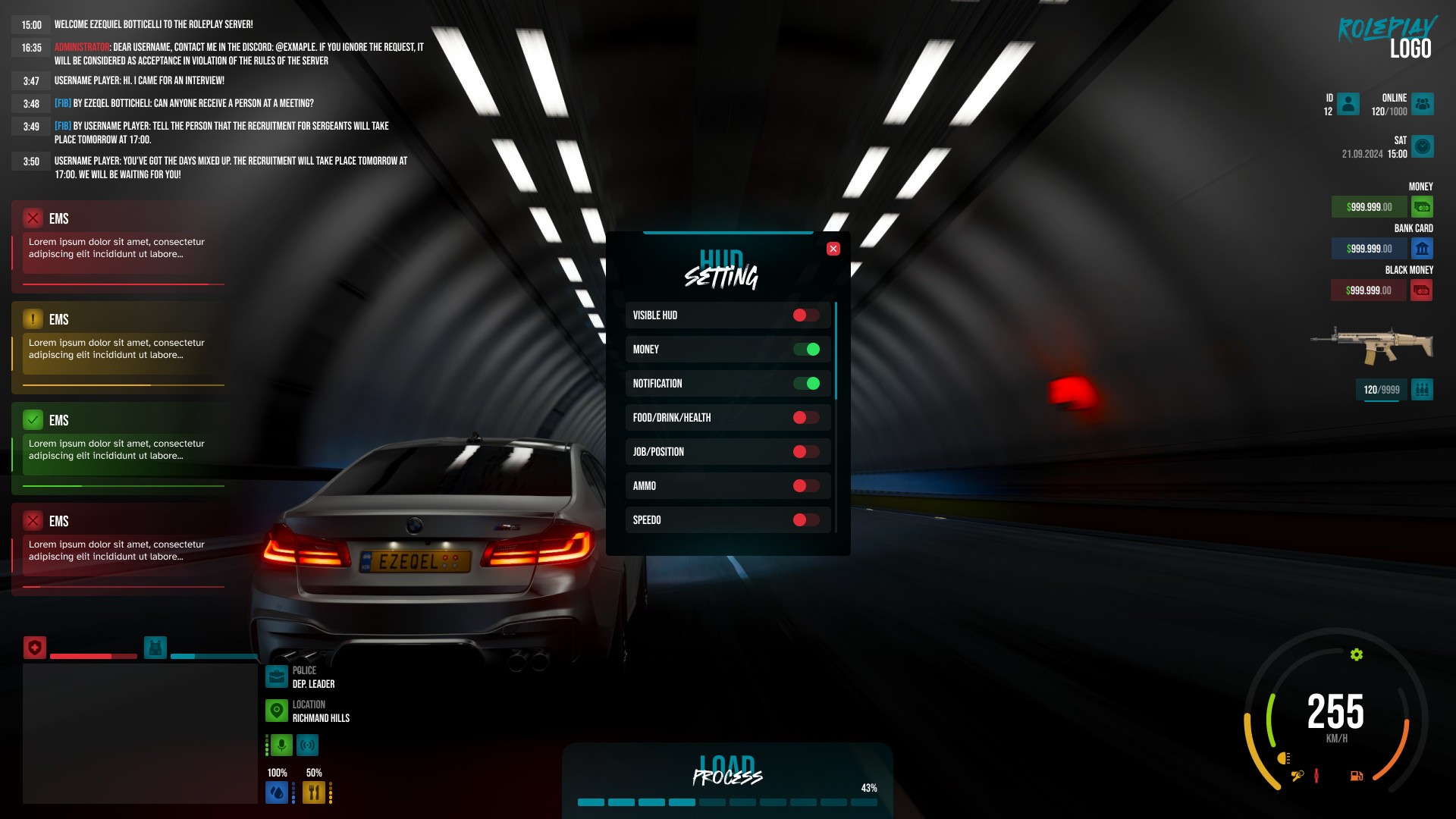Click the red black money icon
The height and width of the screenshot is (819, 1456).
(x=1422, y=290)
